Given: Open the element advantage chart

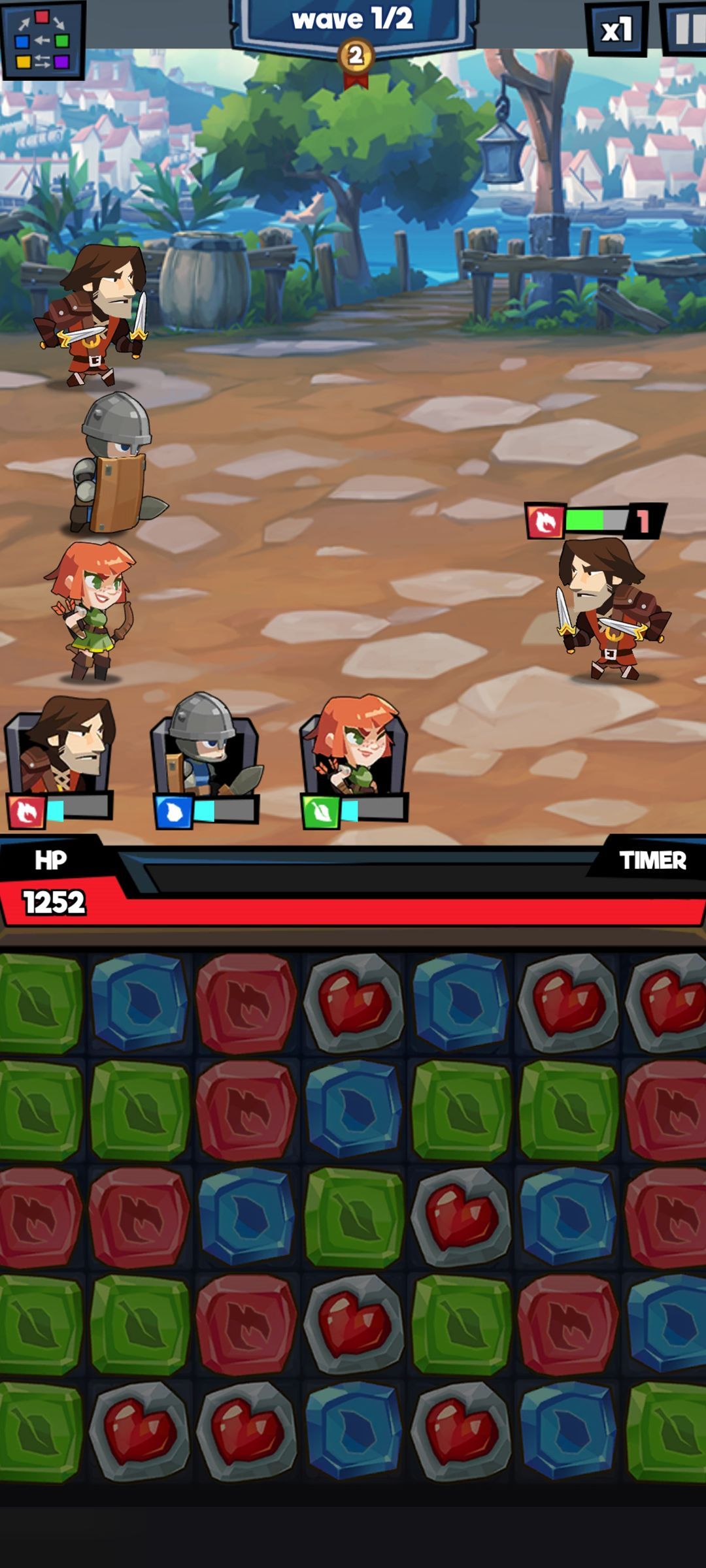Looking at the screenshot, I should pos(42,41).
